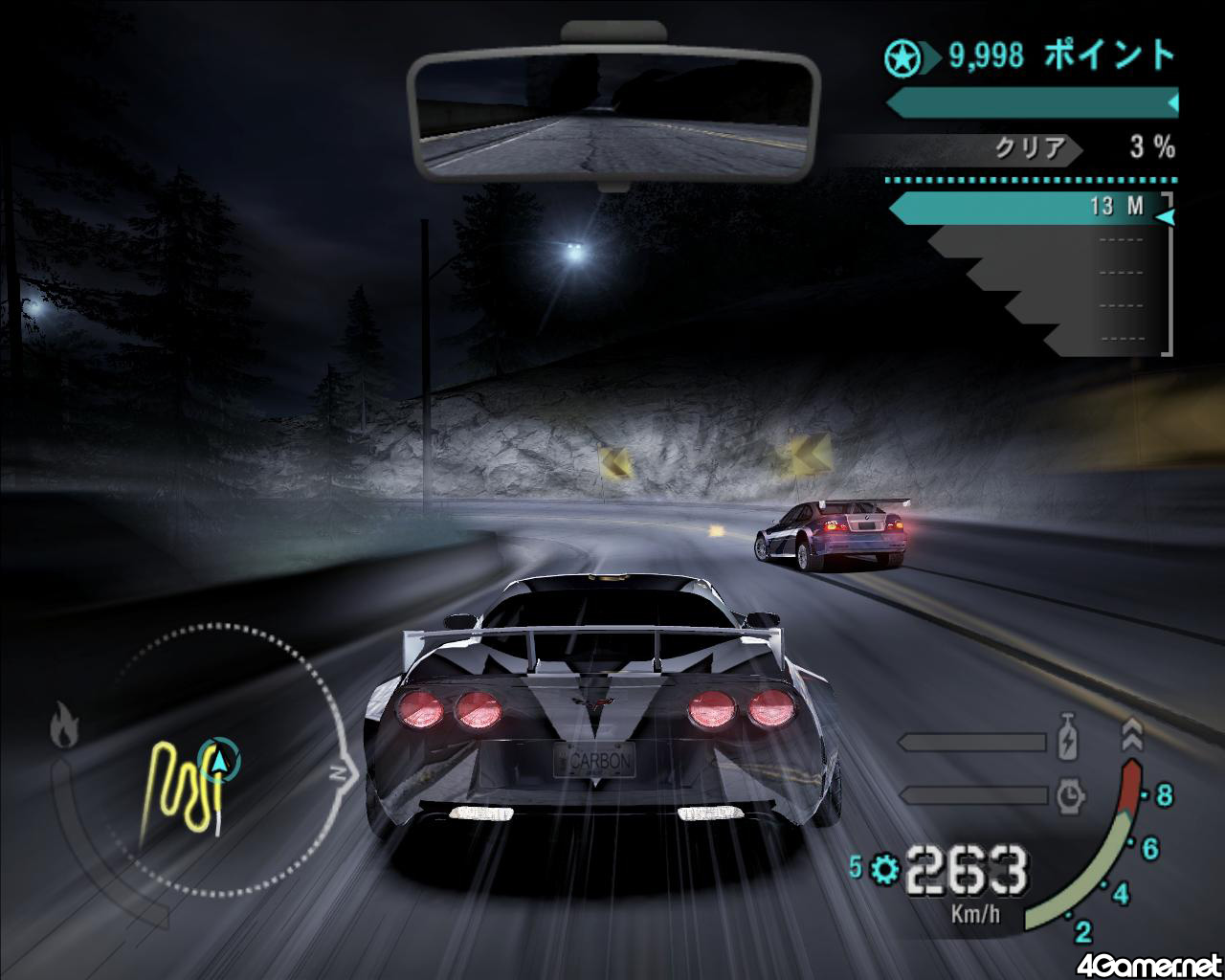Click the player arrow marker on minimap
Image resolution: width=1225 pixels, height=980 pixels.
221,761
